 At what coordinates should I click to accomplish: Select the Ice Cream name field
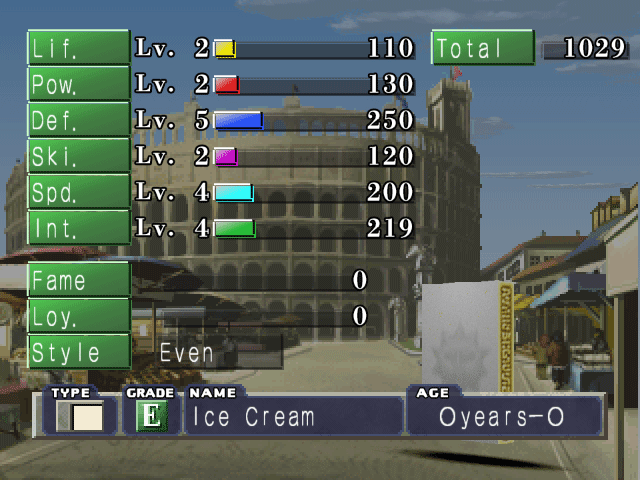pyautogui.click(x=293, y=417)
